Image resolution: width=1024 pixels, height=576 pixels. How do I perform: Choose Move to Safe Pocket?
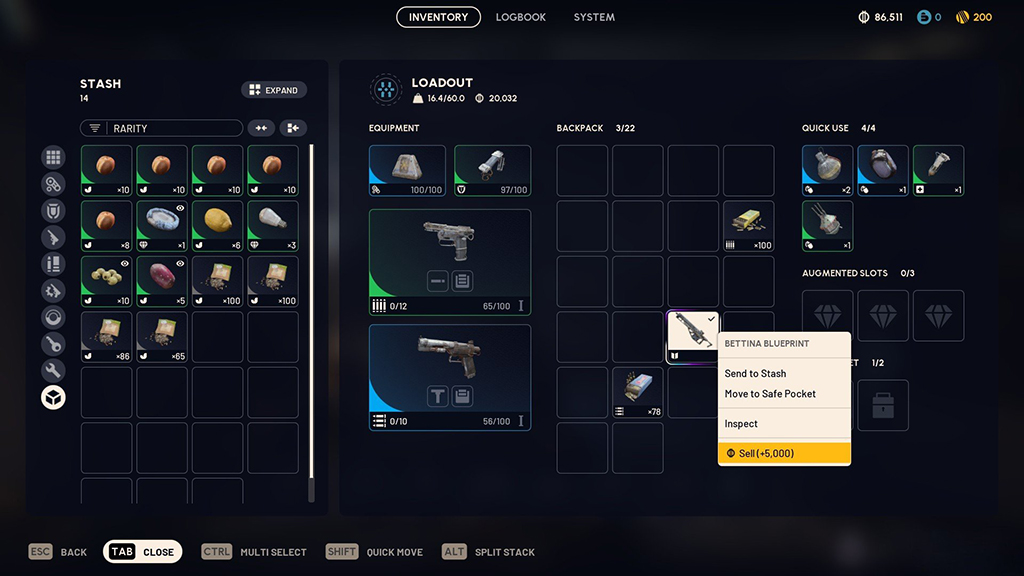(x=770, y=394)
